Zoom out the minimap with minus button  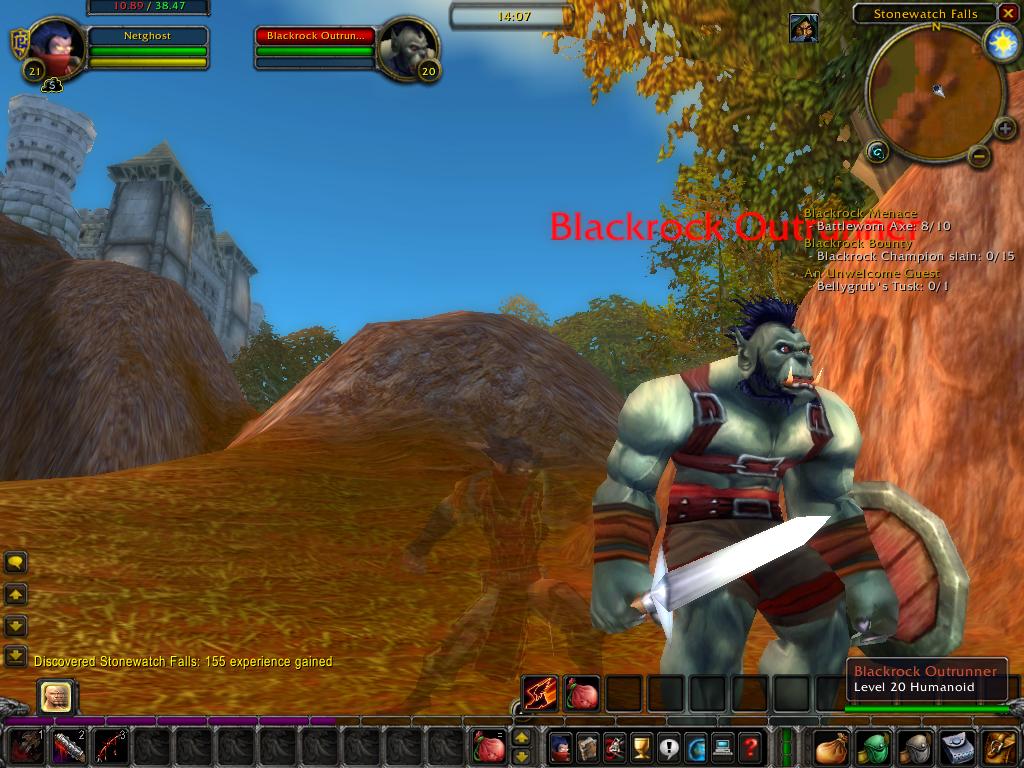[979, 155]
